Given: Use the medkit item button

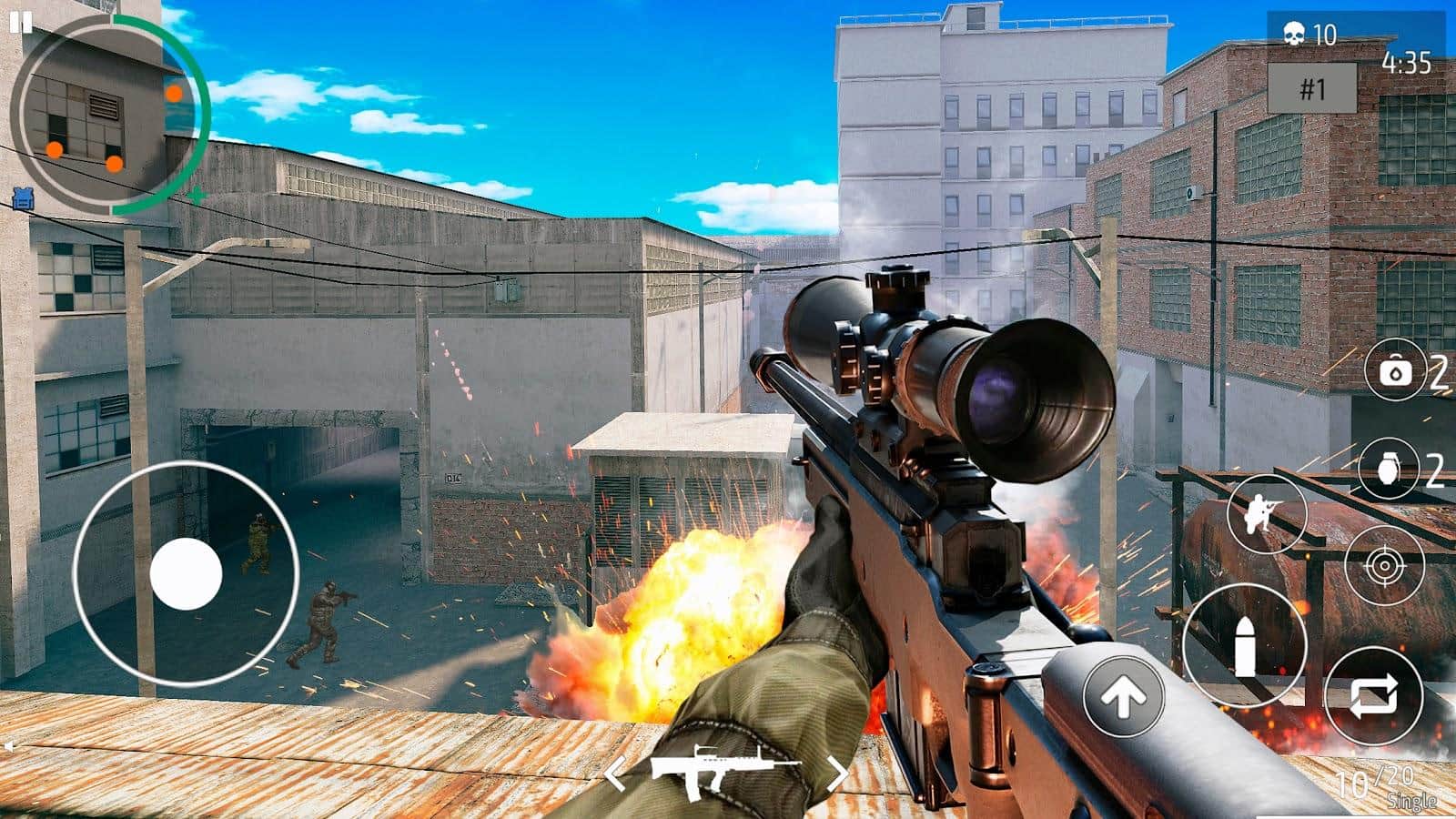Looking at the screenshot, I should click(x=1394, y=371).
